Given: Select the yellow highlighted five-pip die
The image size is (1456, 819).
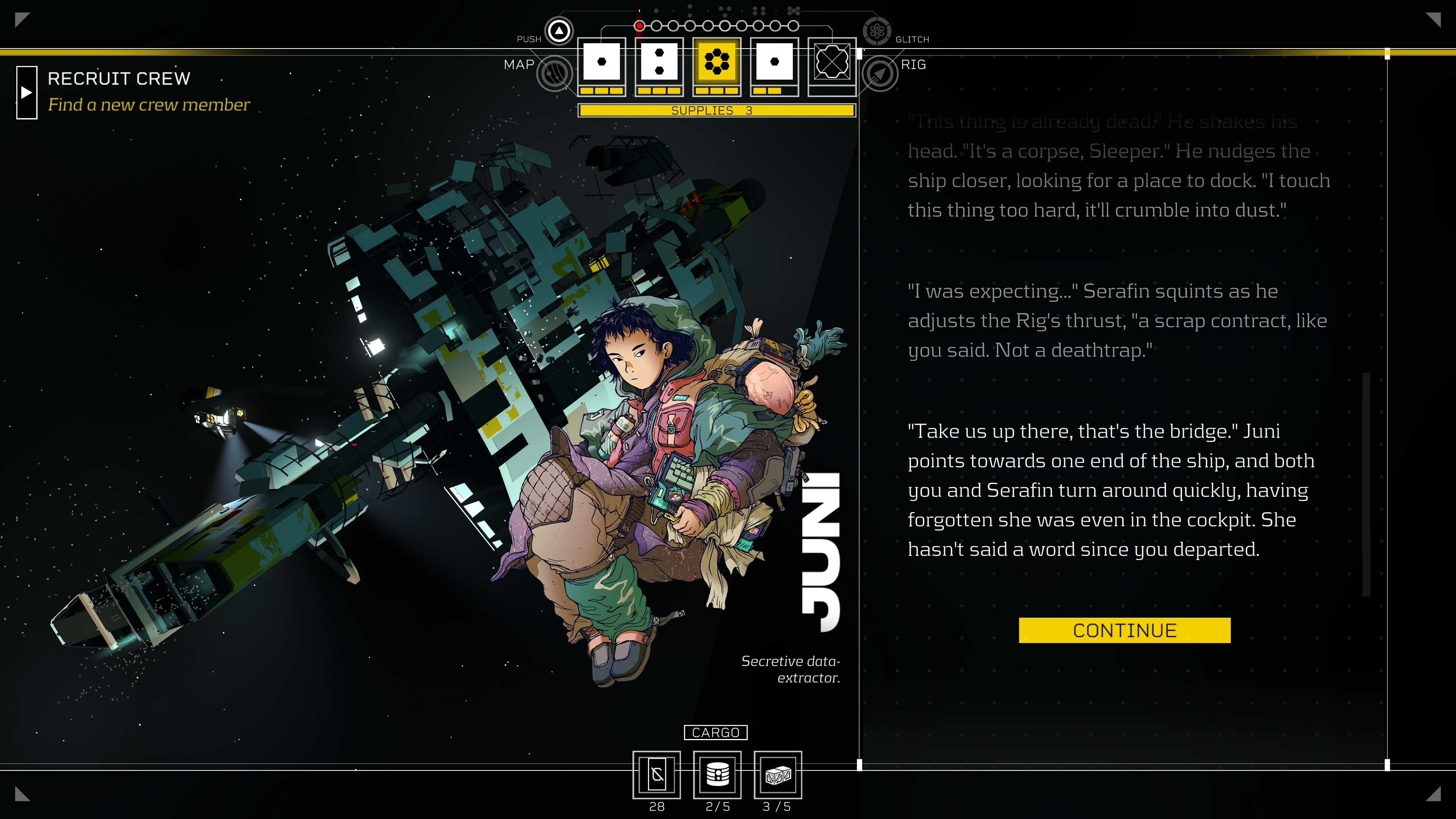Looking at the screenshot, I should 717,61.
